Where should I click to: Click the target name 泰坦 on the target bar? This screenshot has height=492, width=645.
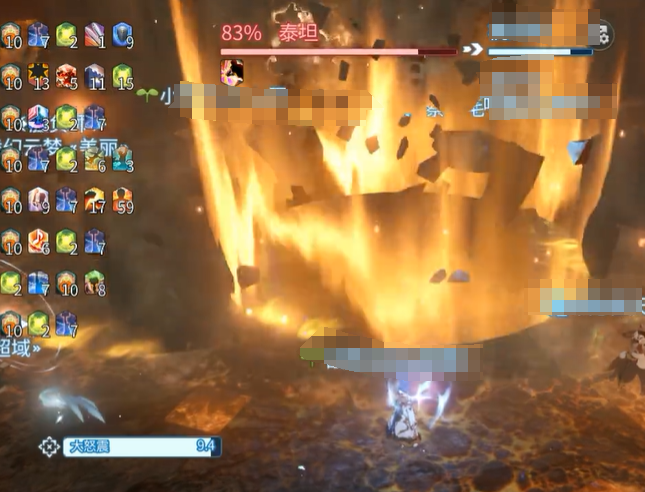pos(297,33)
